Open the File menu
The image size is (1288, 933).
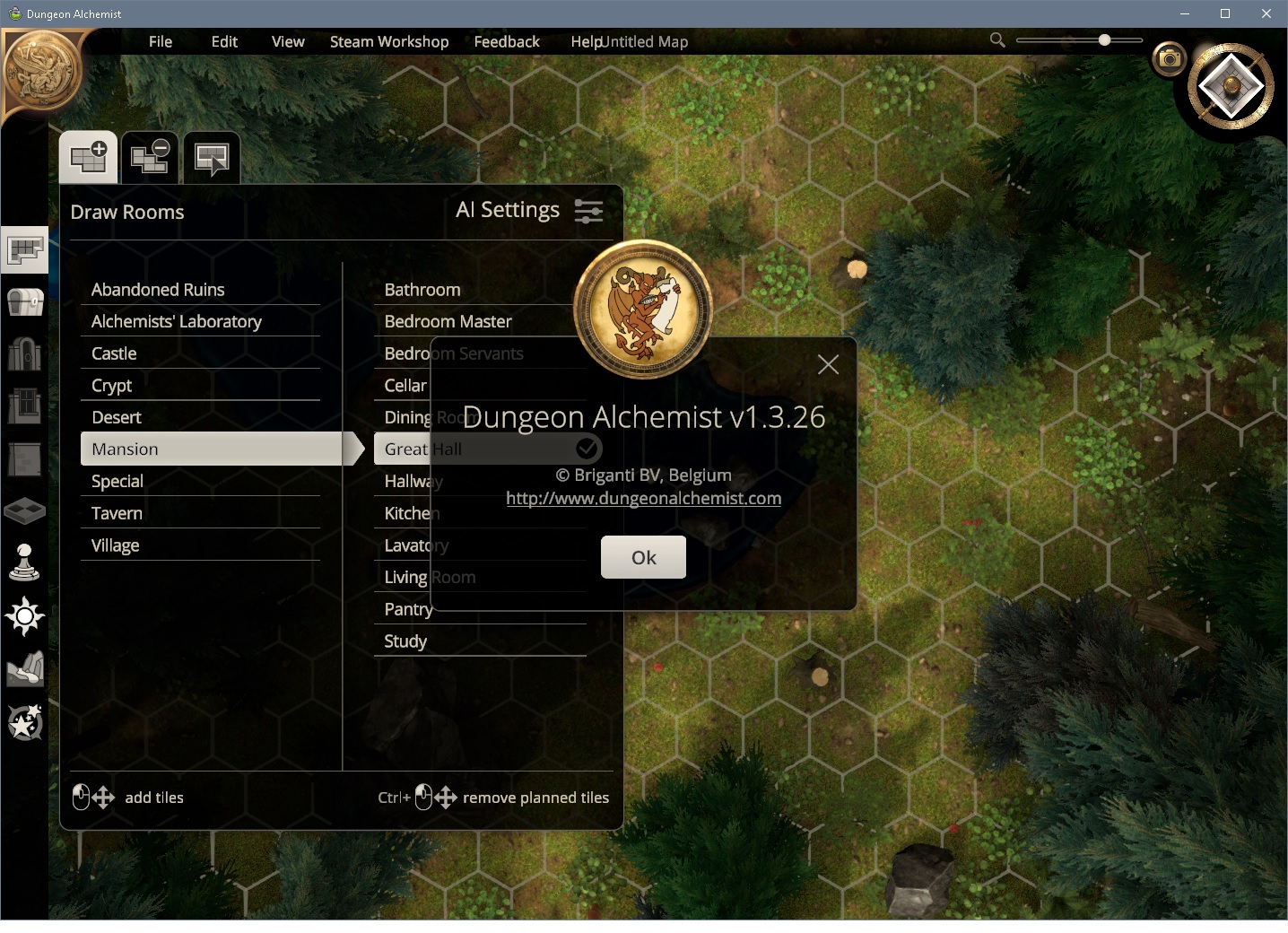[x=161, y=41]
